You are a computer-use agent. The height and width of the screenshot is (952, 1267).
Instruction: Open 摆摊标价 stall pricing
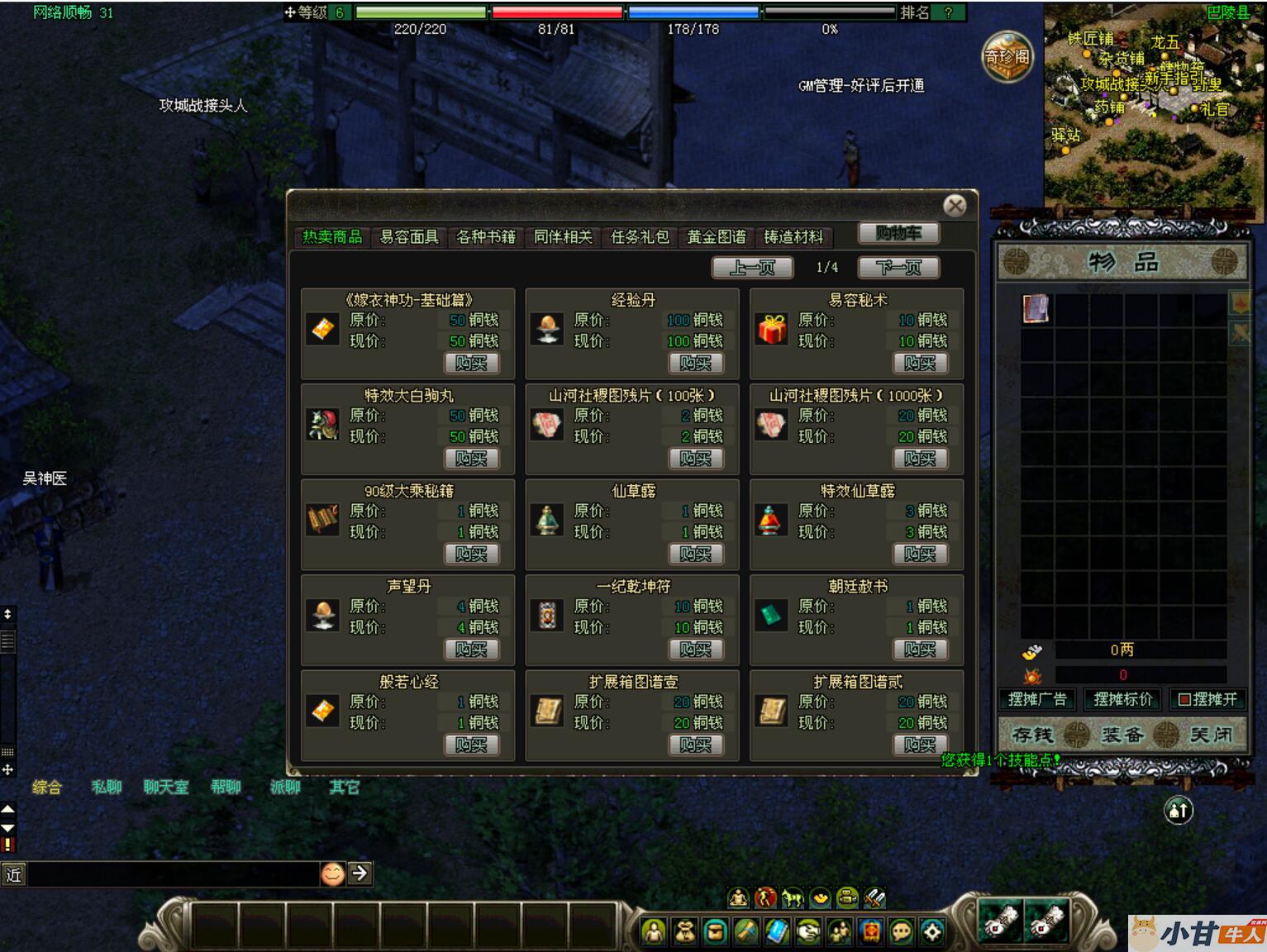point(1122,699)
